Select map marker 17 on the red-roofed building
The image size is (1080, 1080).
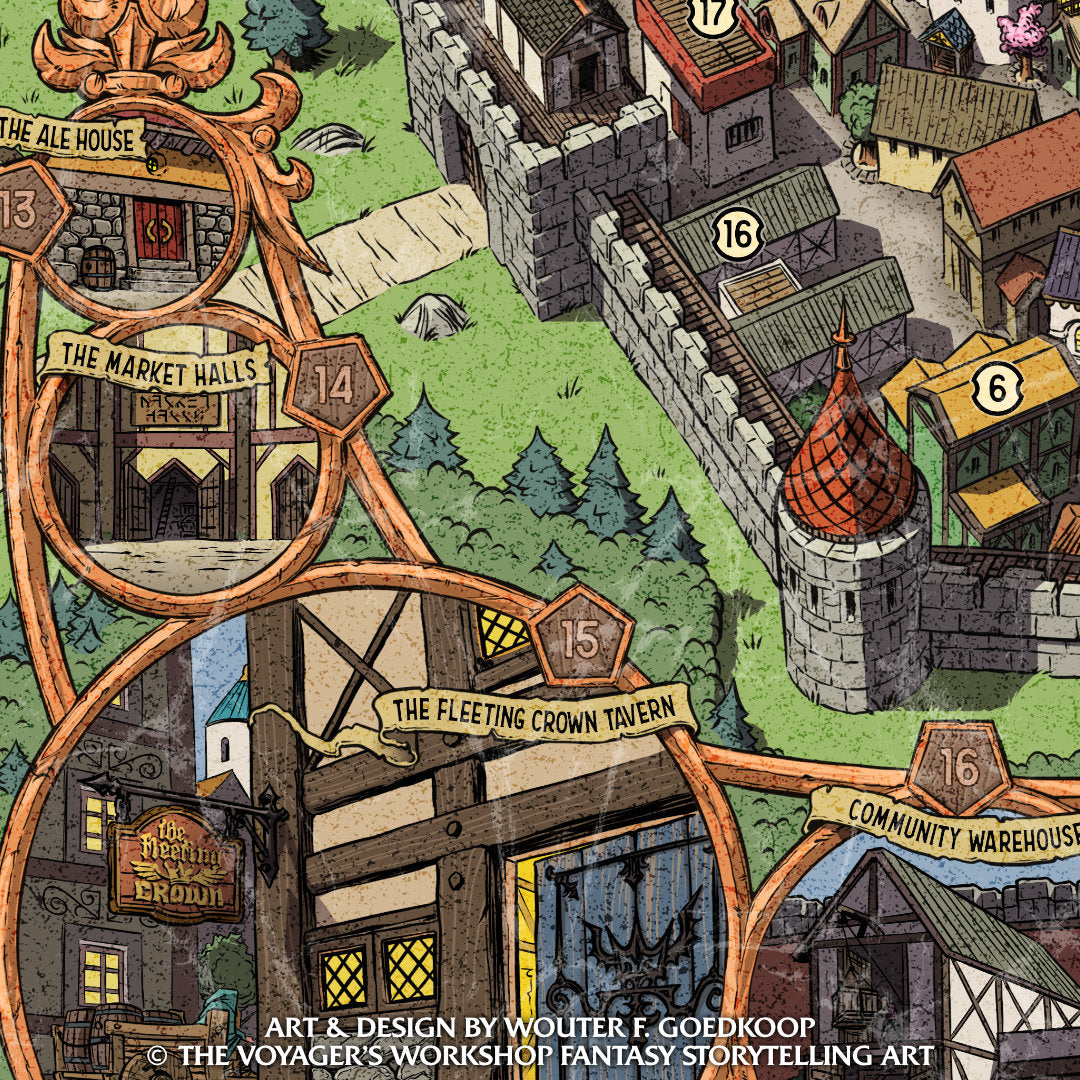click(x=714, y=13)
